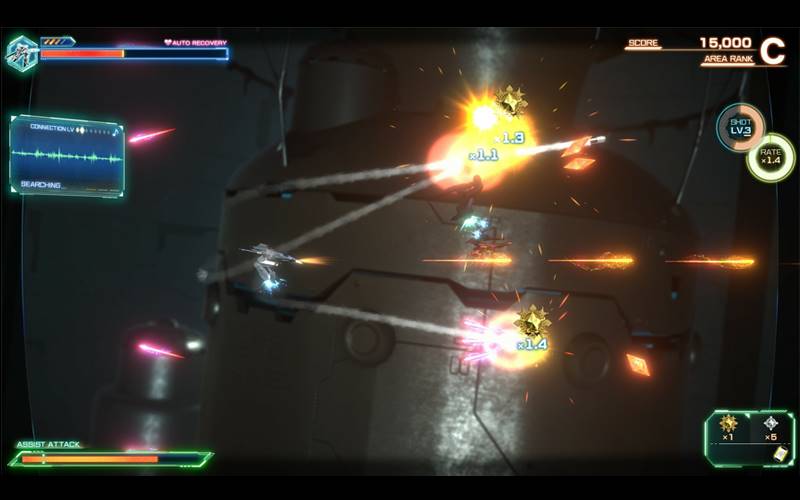
Task: Select the gold medal item icon
Action: click(x=728, y=423)
